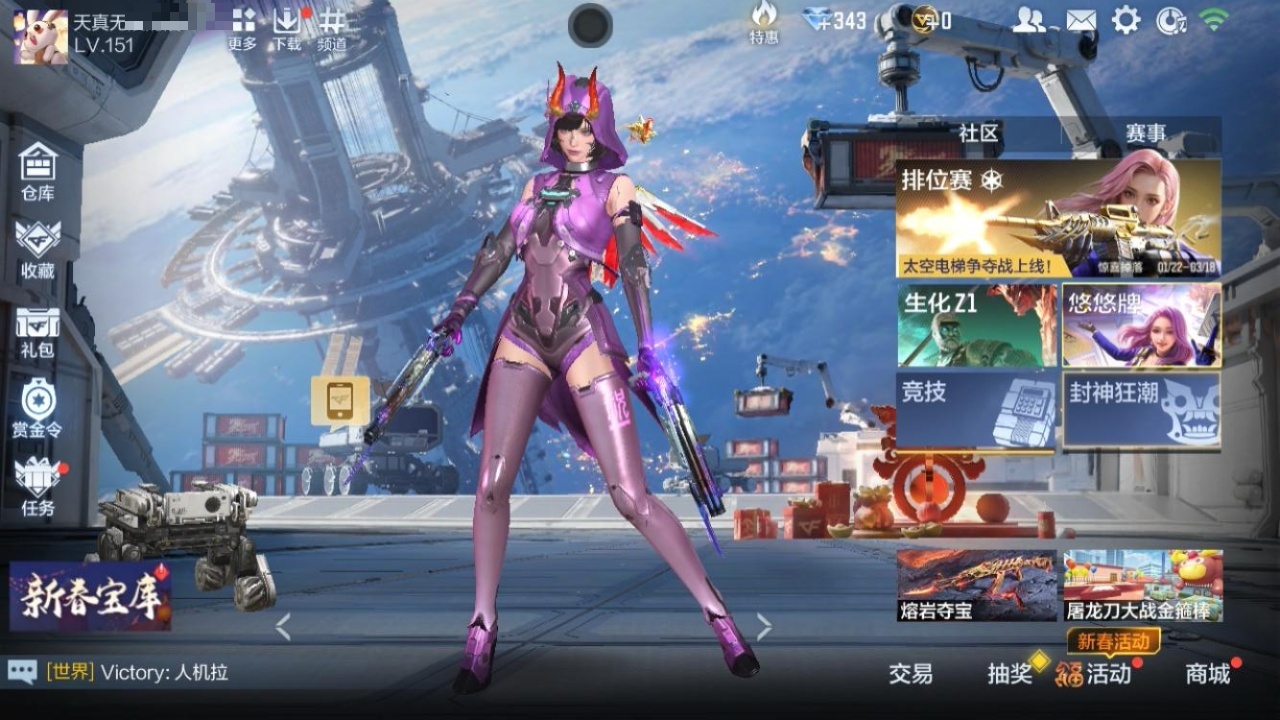Open the 赏金令 bounty pass
This screenshot has height=720, width=1280.
38,409
